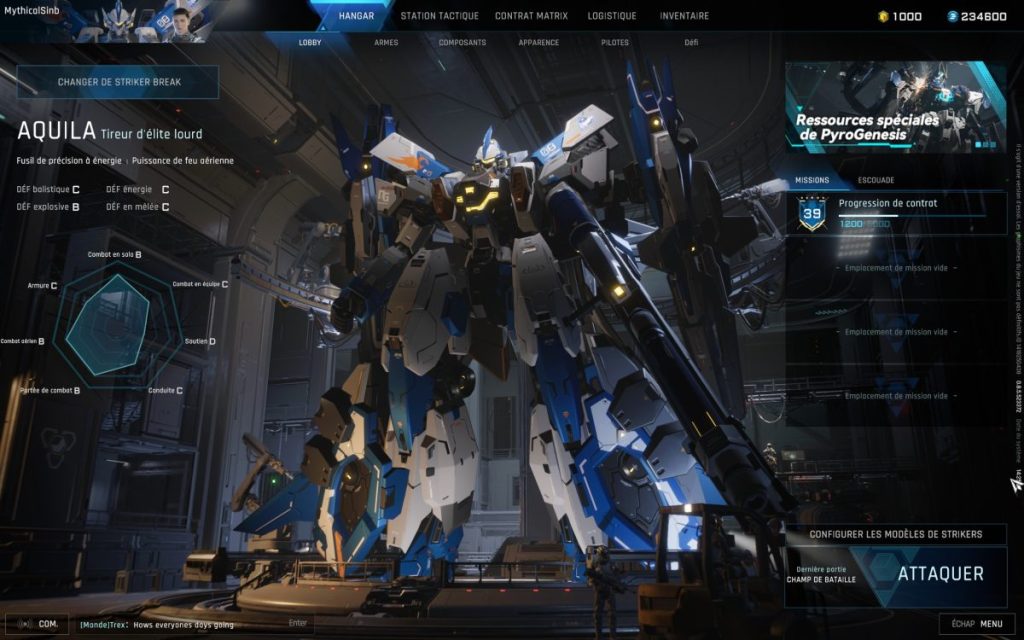Open the Menu button

pyautogui.click(x=977, y=624)
